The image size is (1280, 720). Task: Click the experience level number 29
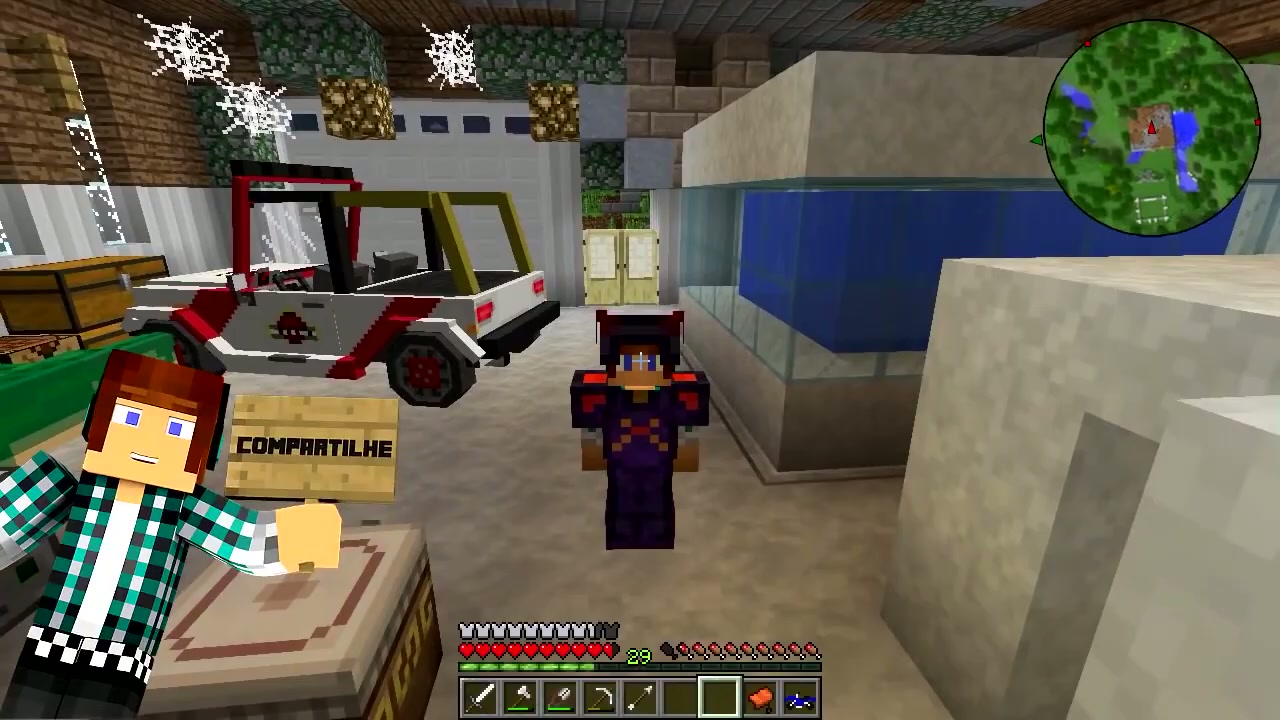pos(640,655)
